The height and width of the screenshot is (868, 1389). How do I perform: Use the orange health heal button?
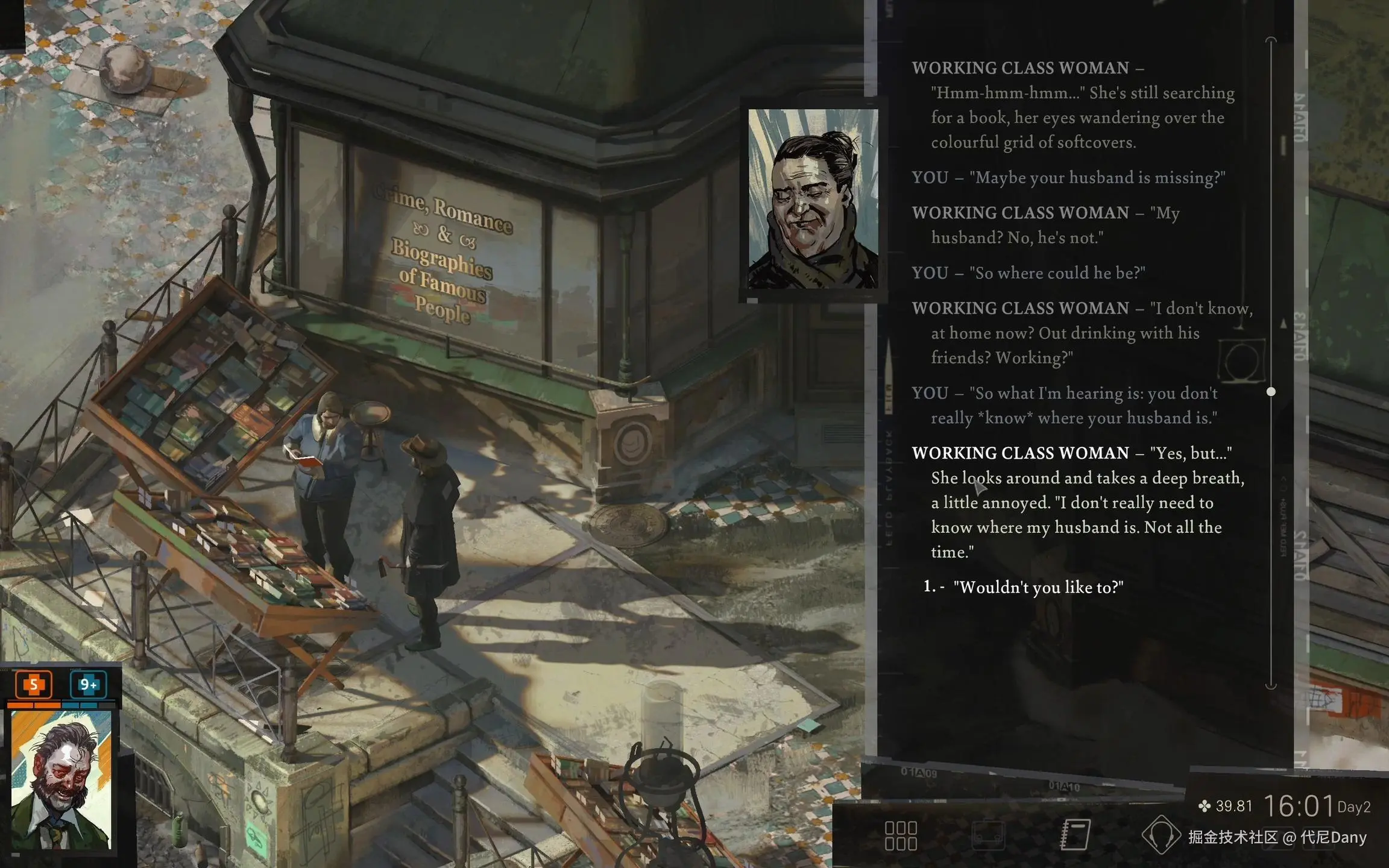34,684
